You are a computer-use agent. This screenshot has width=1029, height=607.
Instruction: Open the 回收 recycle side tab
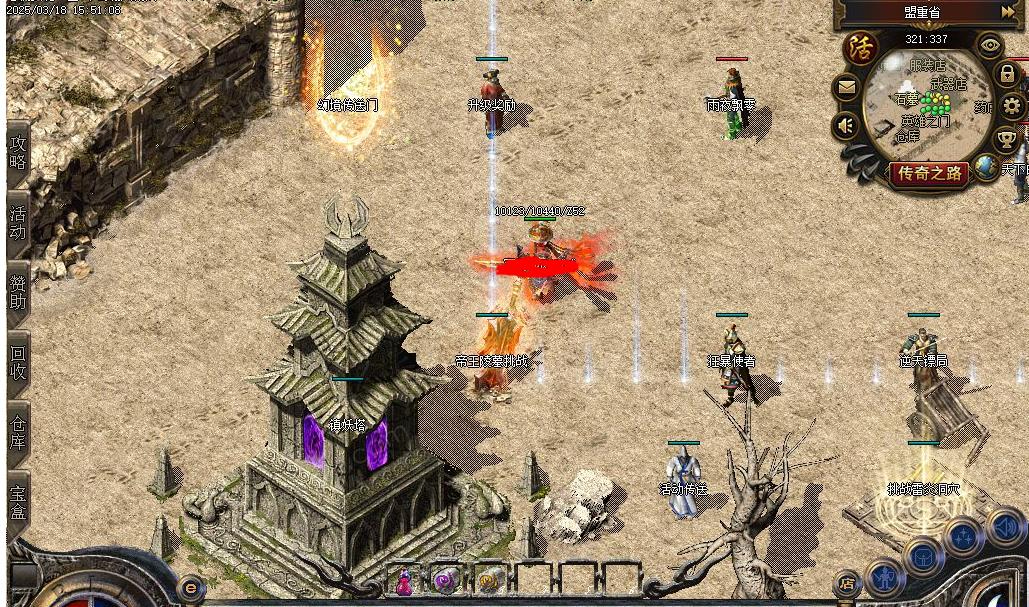click(x=18, y=362)
